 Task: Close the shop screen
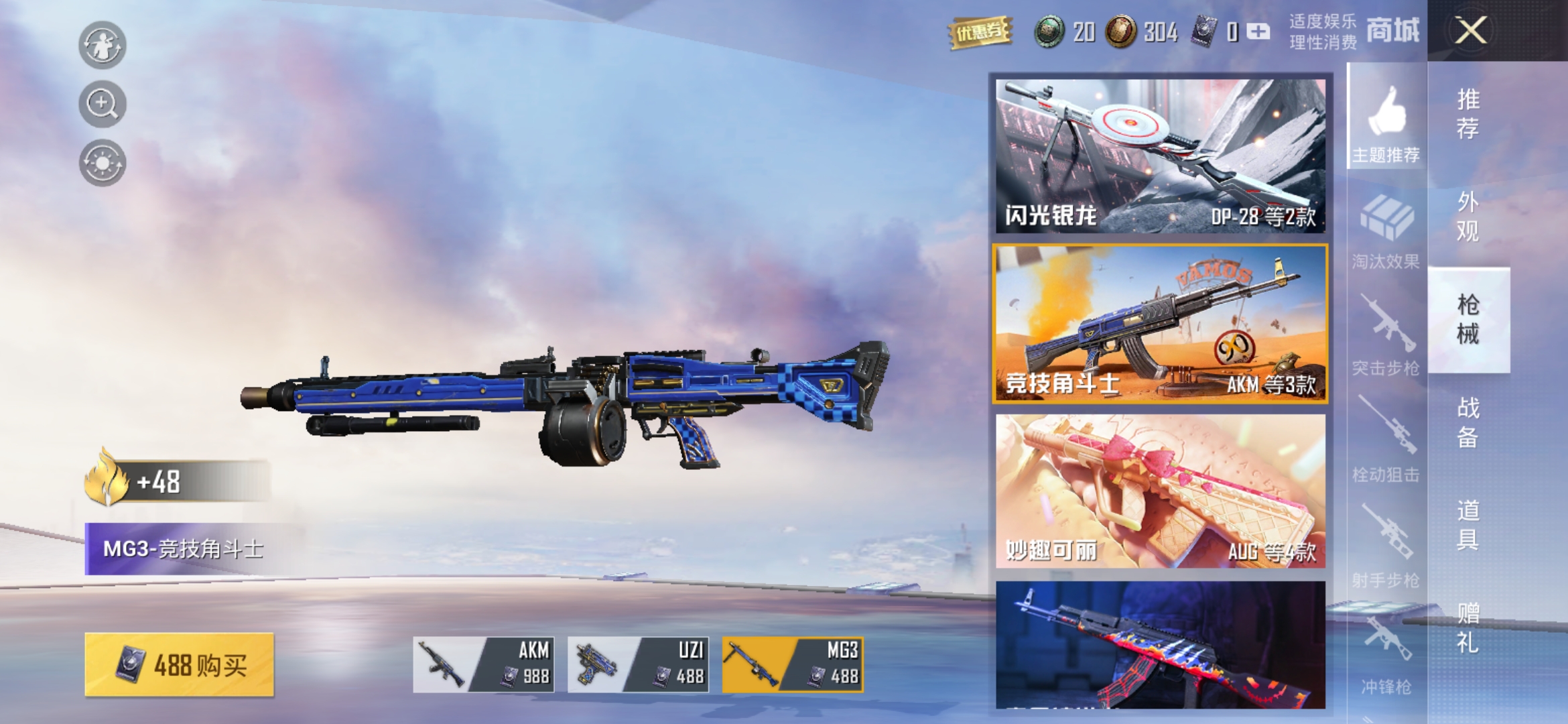tap(1470, 30)
